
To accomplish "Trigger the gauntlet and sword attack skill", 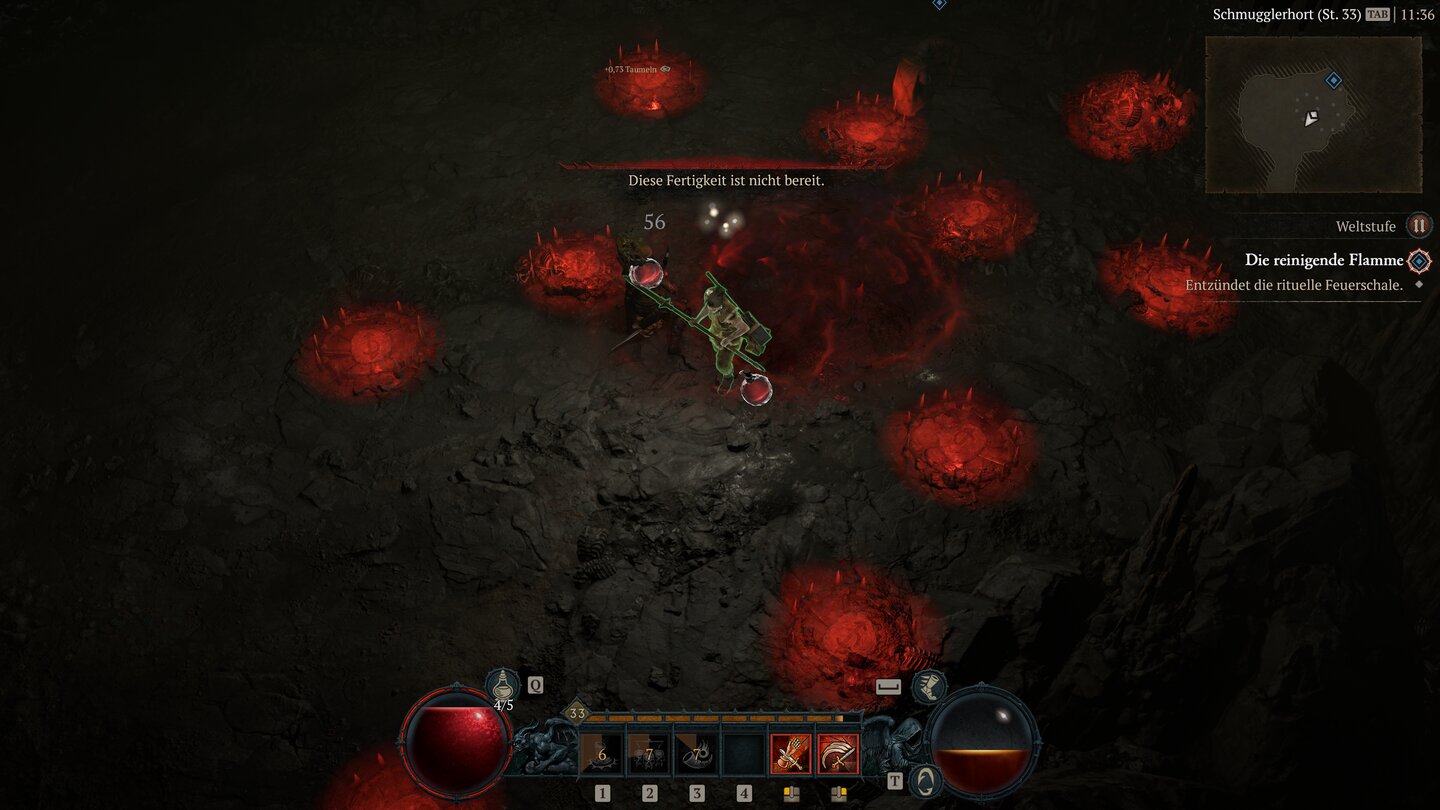I will click(790, 755).
